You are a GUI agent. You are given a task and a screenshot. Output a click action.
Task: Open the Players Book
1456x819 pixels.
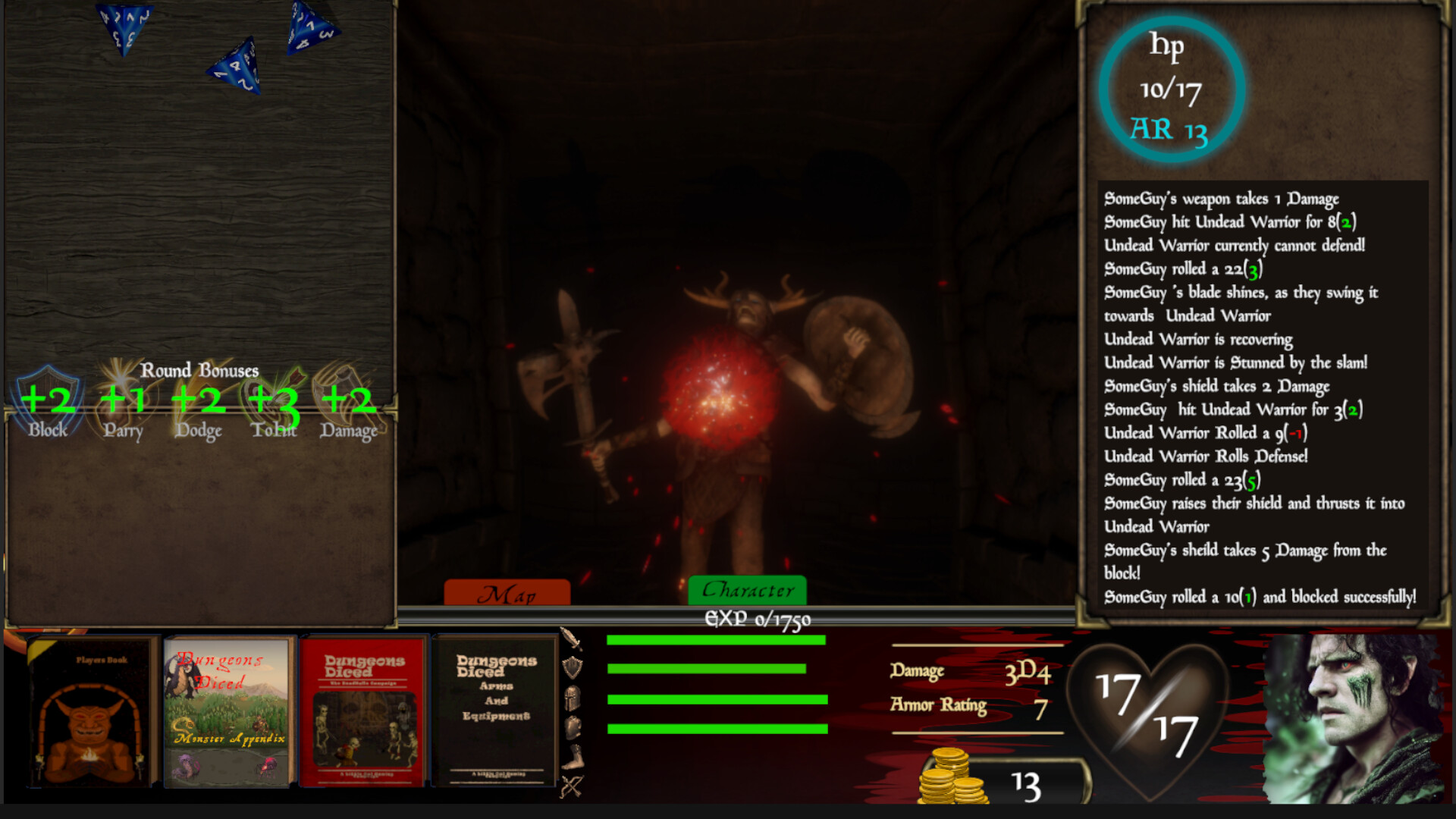pyautogui.click(x=91, y=713)
